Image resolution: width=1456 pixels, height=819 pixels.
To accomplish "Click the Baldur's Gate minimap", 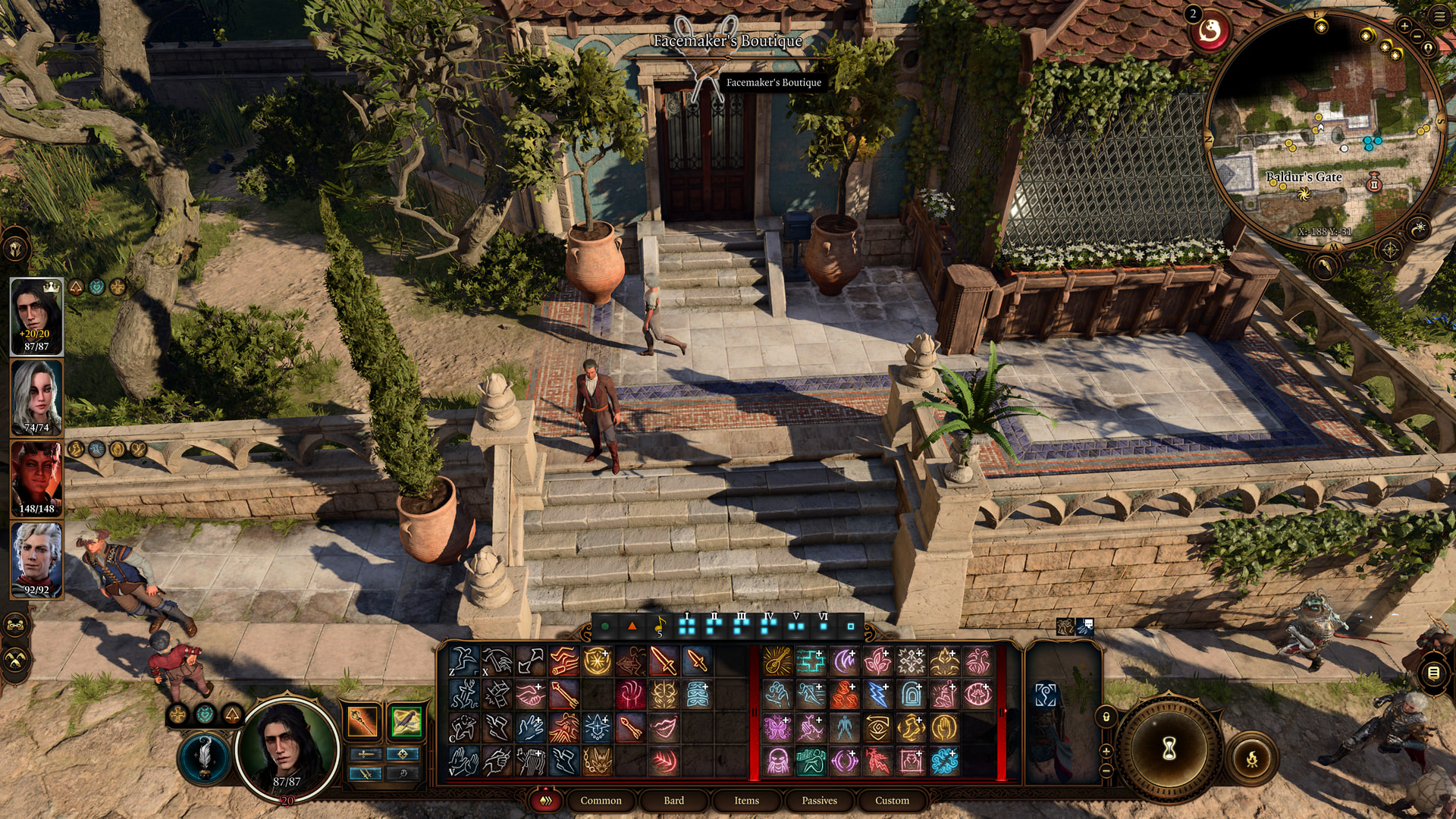I will pos(1323,129).
